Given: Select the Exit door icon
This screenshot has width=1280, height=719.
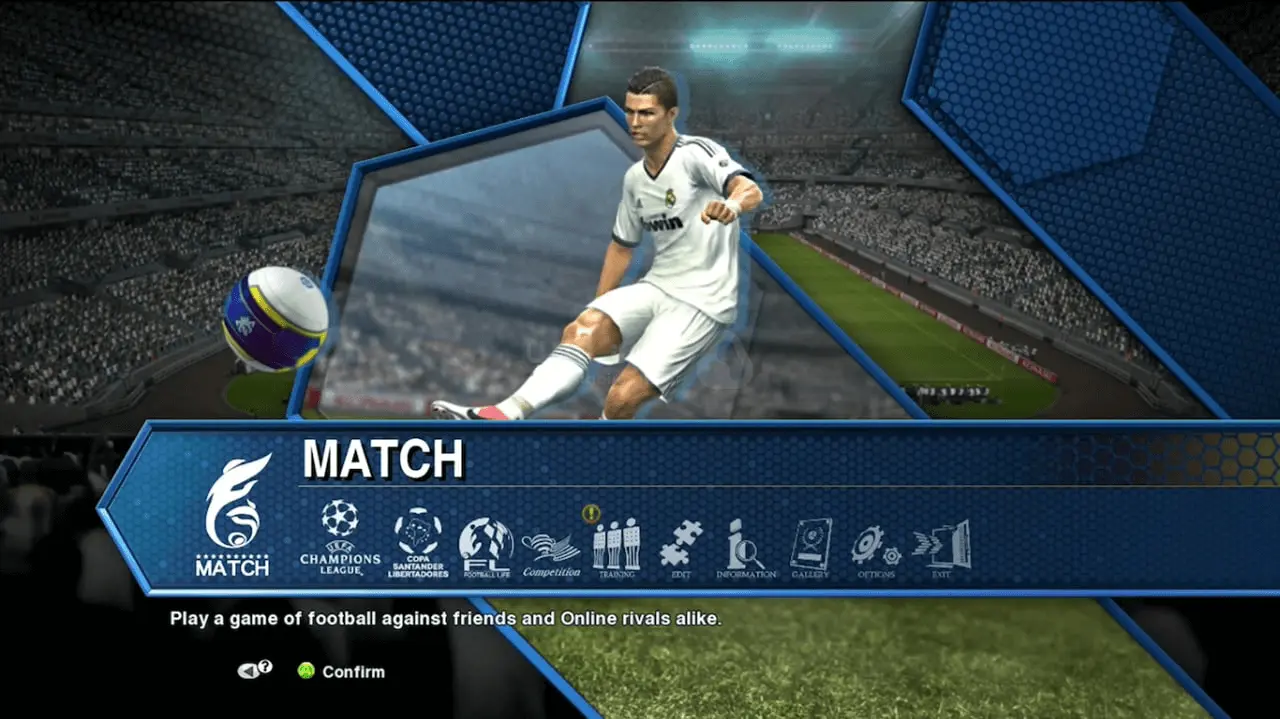Looking at the screenshot, I should [942, 548].
